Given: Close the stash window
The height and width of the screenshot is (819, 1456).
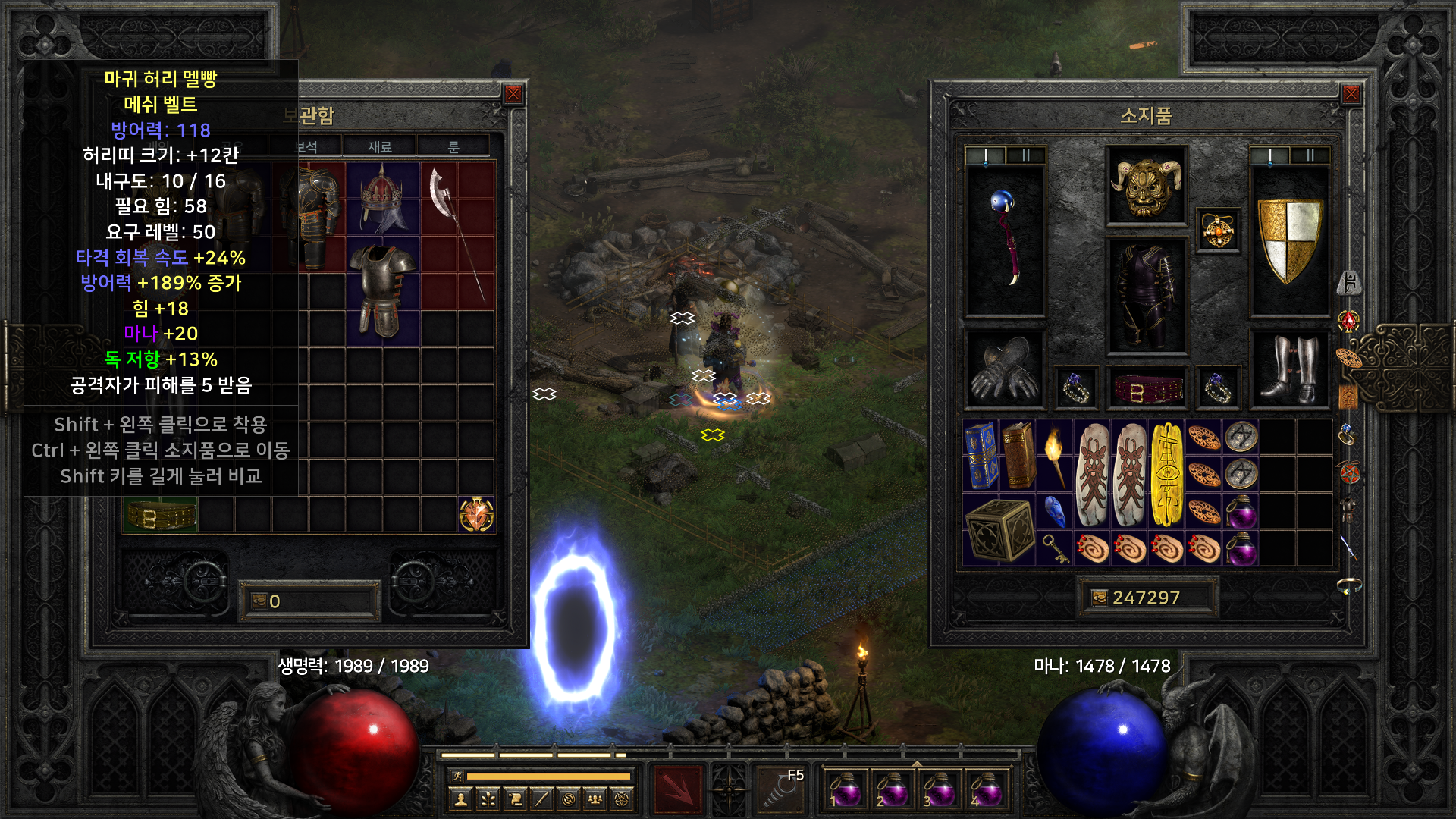Looking at the screenshot, I should tap(513, 94).
